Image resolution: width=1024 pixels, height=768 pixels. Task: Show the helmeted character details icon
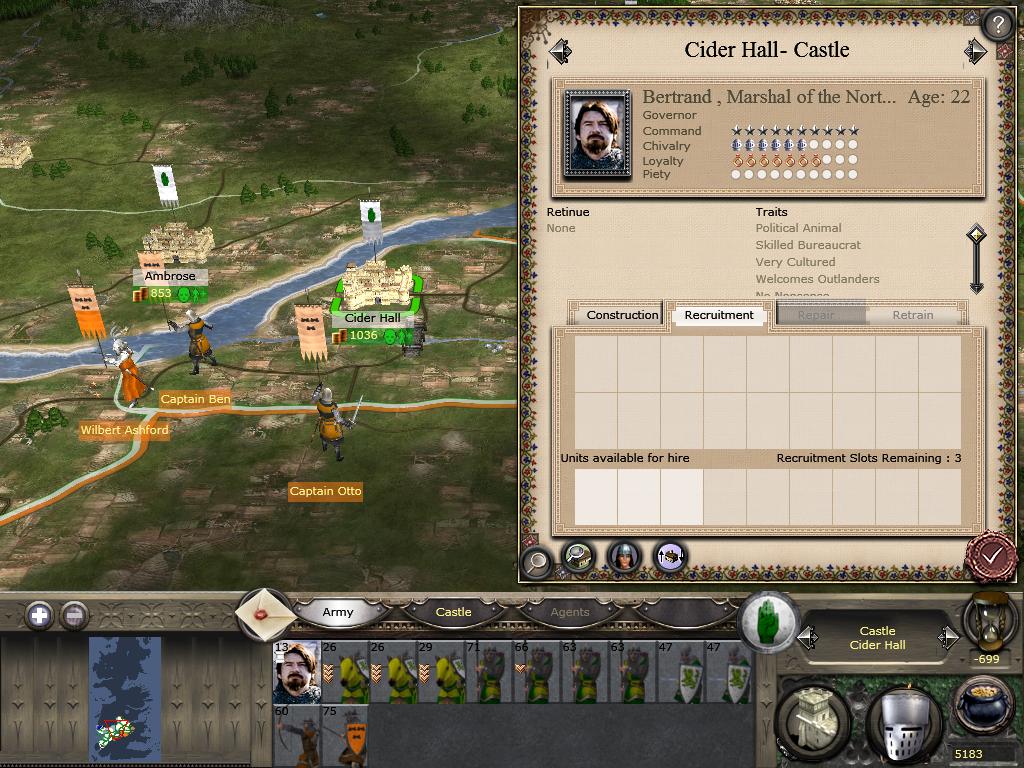[x=624, y=557]
